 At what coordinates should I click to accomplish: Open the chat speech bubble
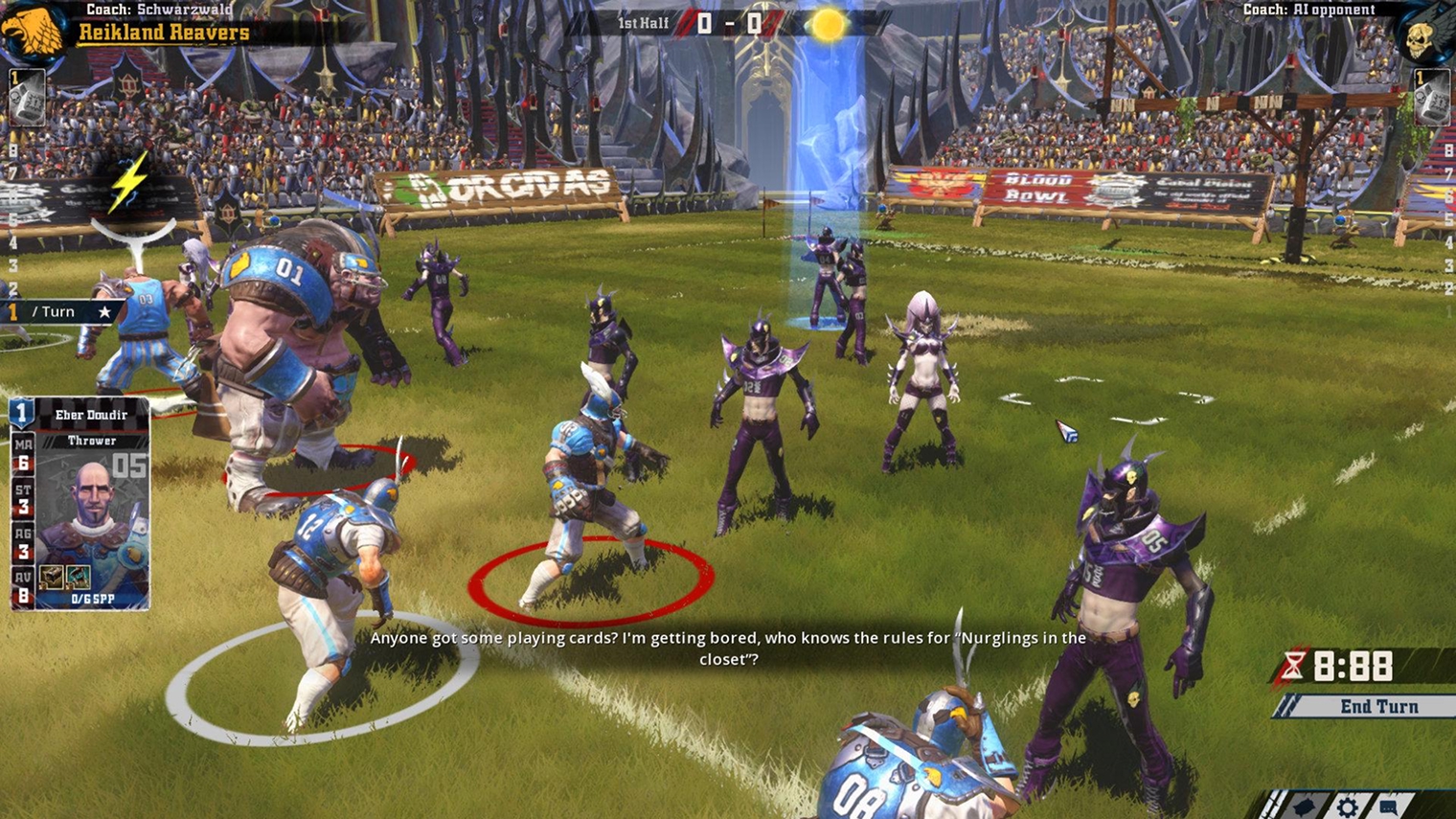tap(1388, 807)
